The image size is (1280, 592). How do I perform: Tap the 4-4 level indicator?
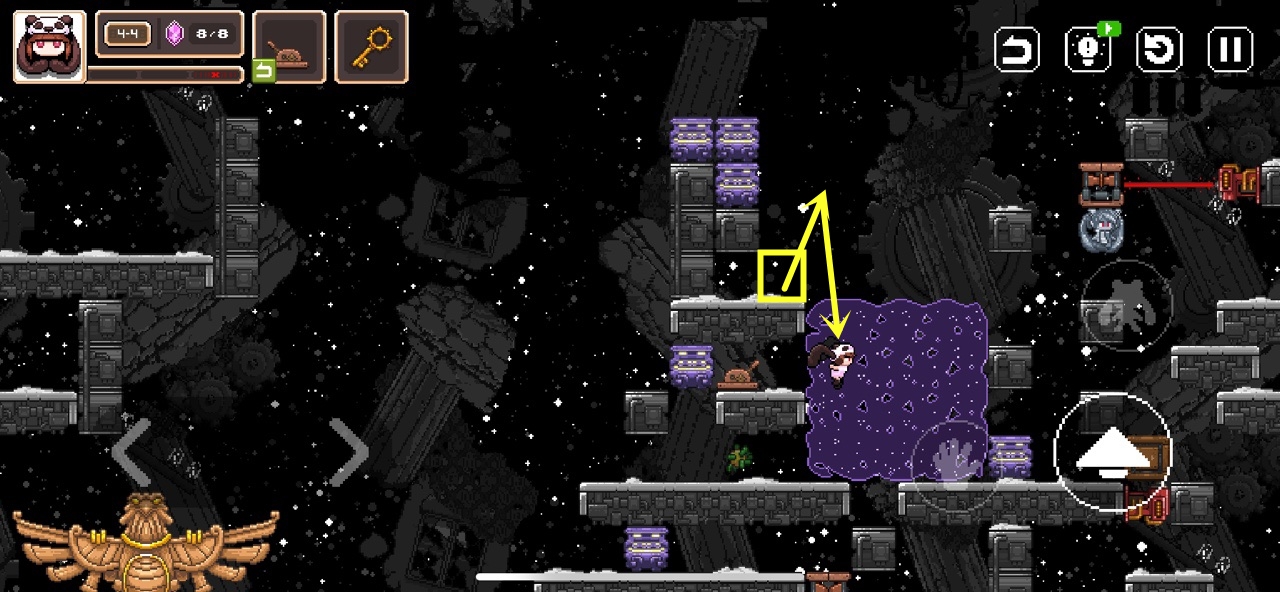click(127, 34)
